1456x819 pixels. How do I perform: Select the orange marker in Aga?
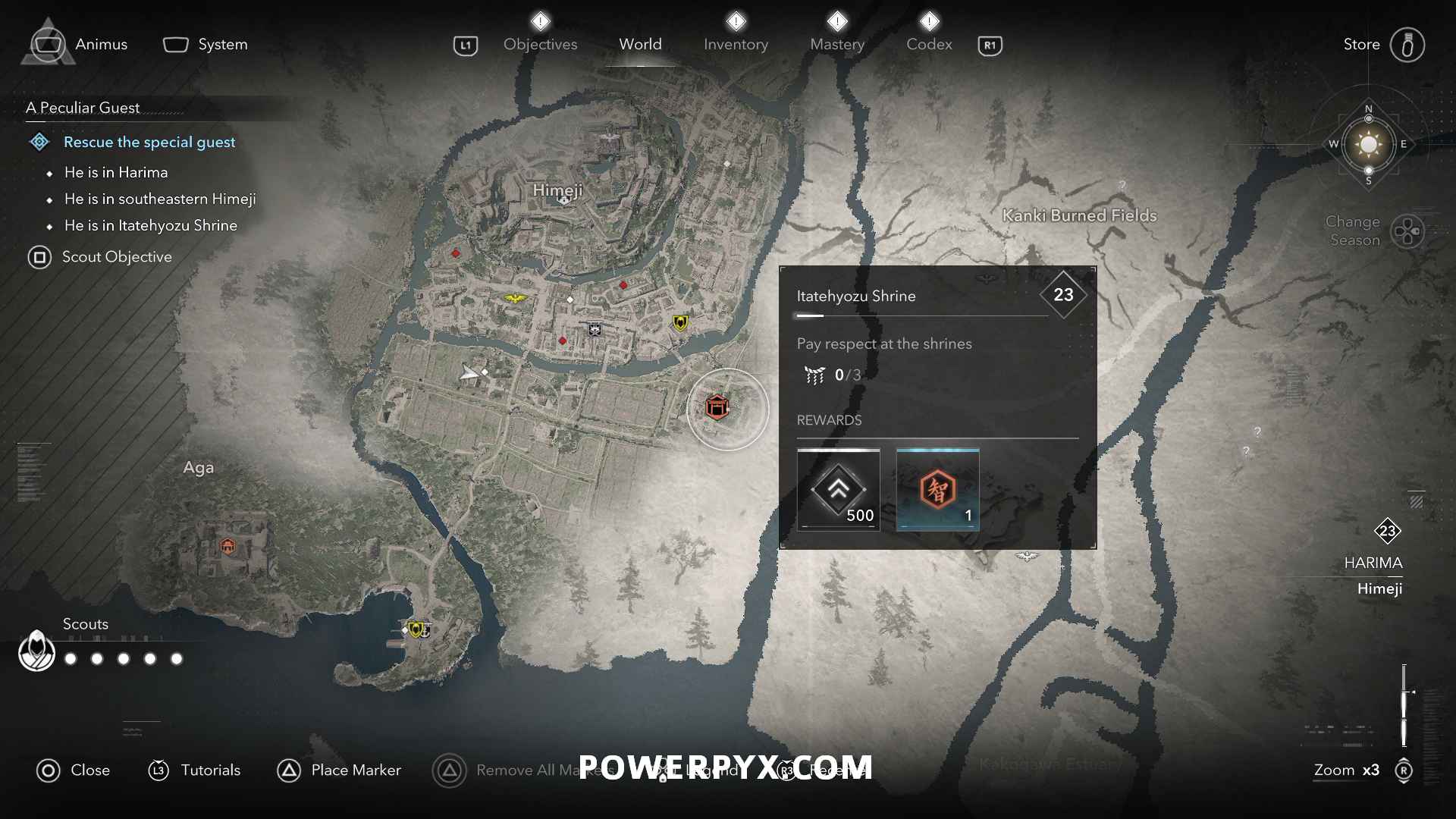pyautogui.click(x=227, y=546)
